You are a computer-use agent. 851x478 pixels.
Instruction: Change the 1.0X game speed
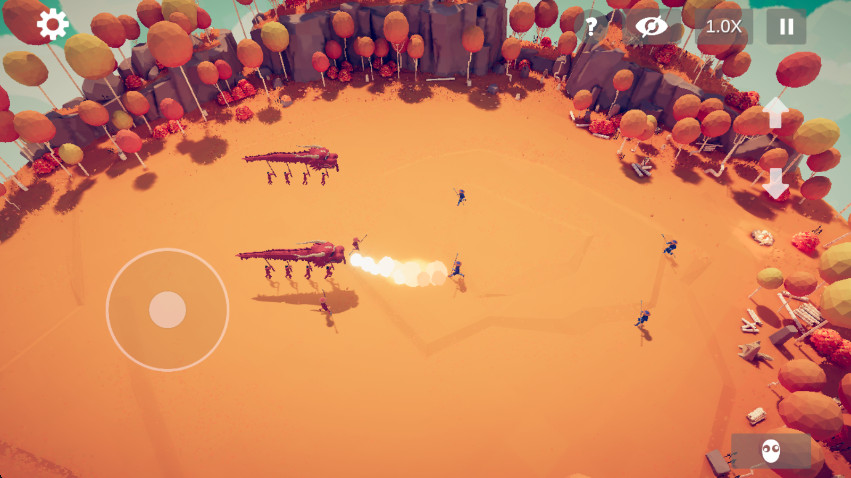click(723, 27)
